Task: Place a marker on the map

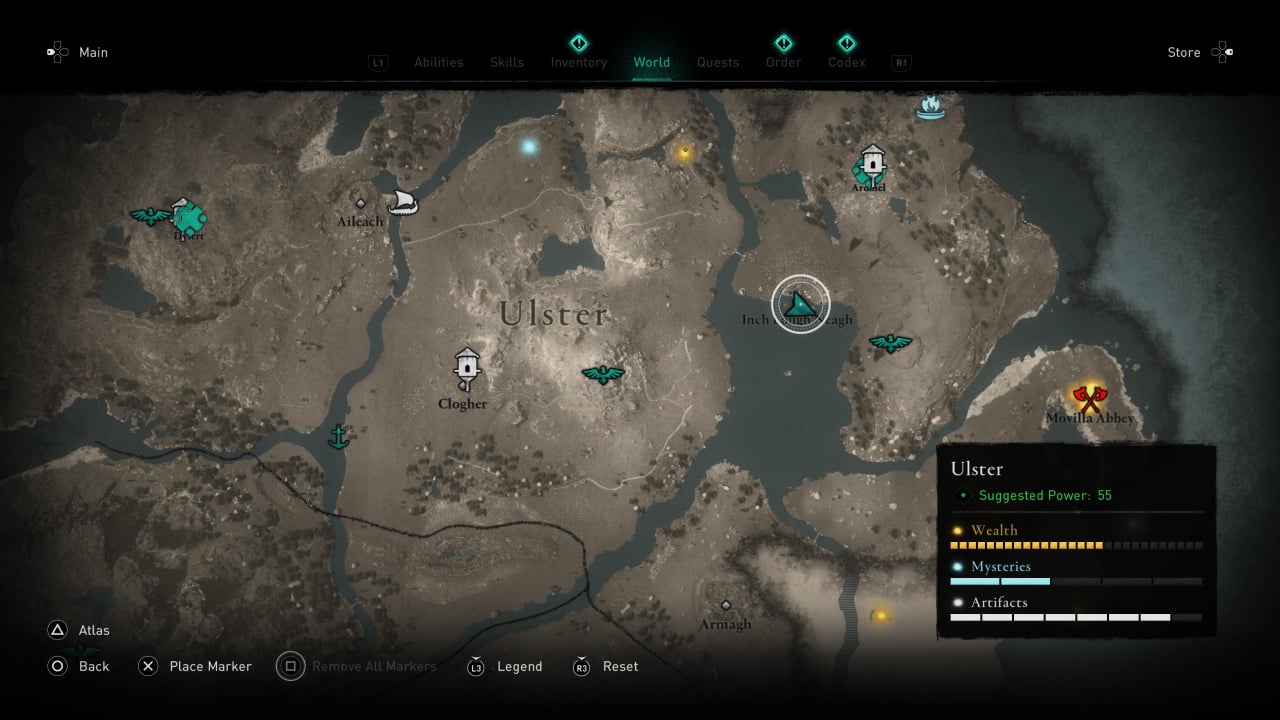Action: pos(210,666)
